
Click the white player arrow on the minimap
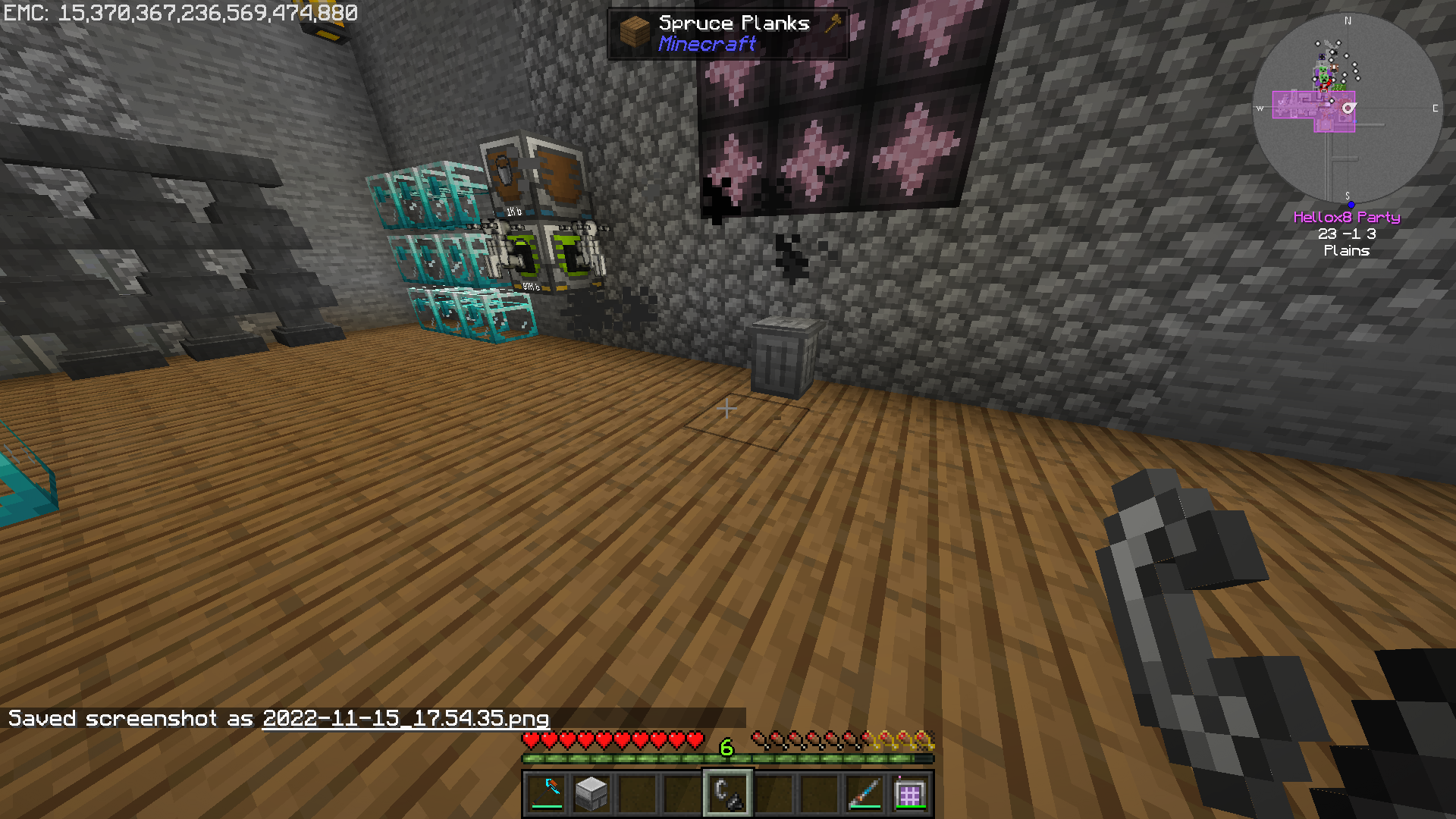coord(1348,108)
